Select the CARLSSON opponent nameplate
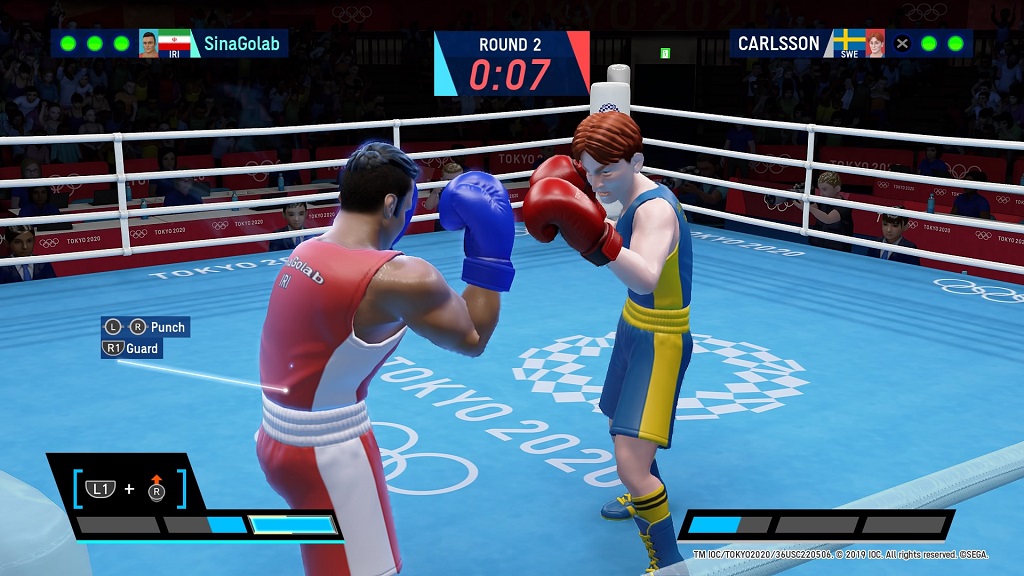Viewport: 1024px width, 576px height. 778,43
